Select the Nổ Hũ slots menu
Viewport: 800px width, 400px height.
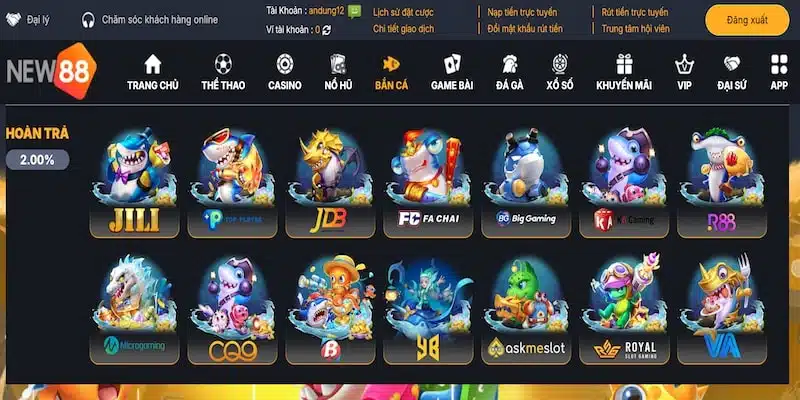338,73
